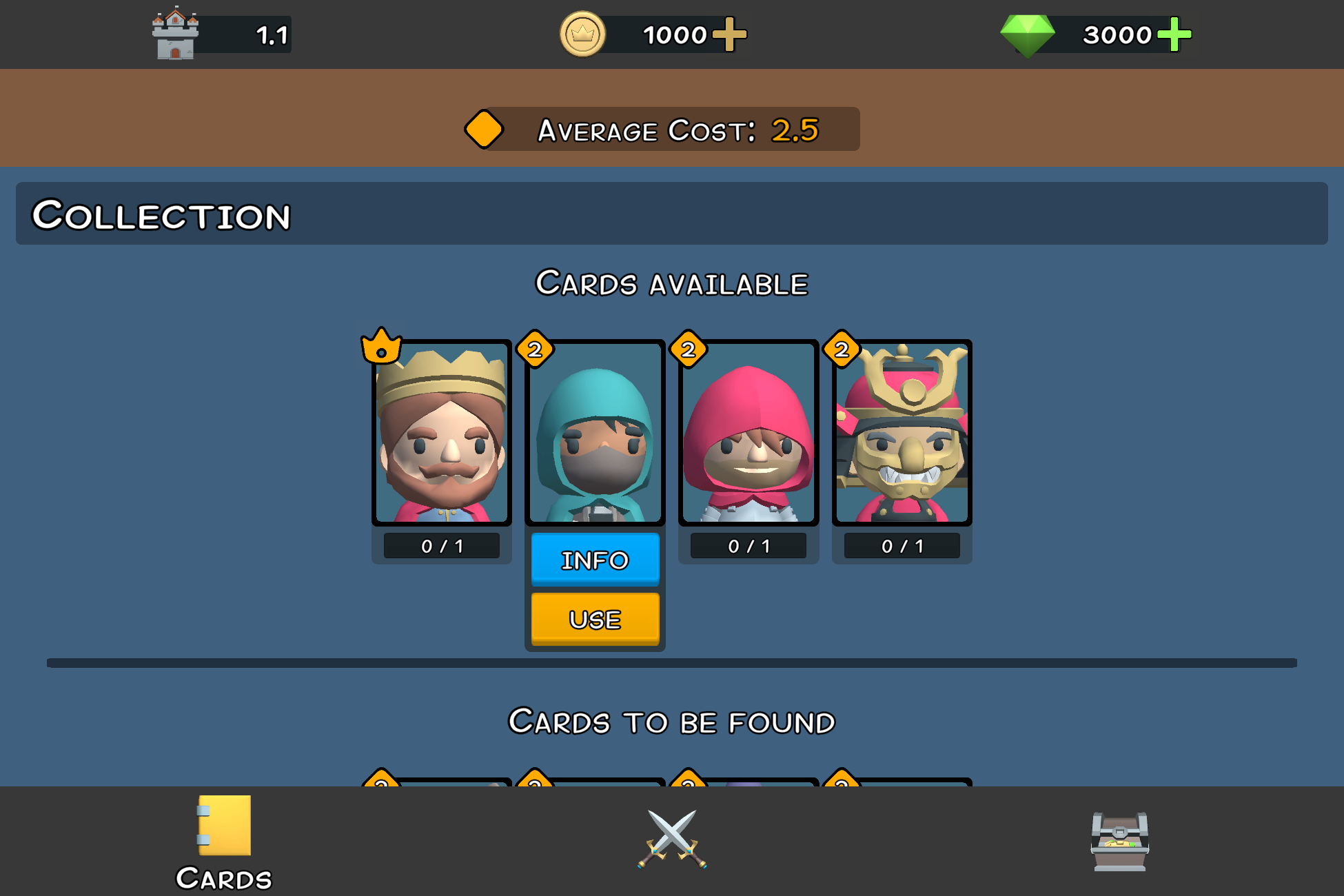1344x896 pixels.
Task: Open info for the teal hooded card
Action: point(595,560)
